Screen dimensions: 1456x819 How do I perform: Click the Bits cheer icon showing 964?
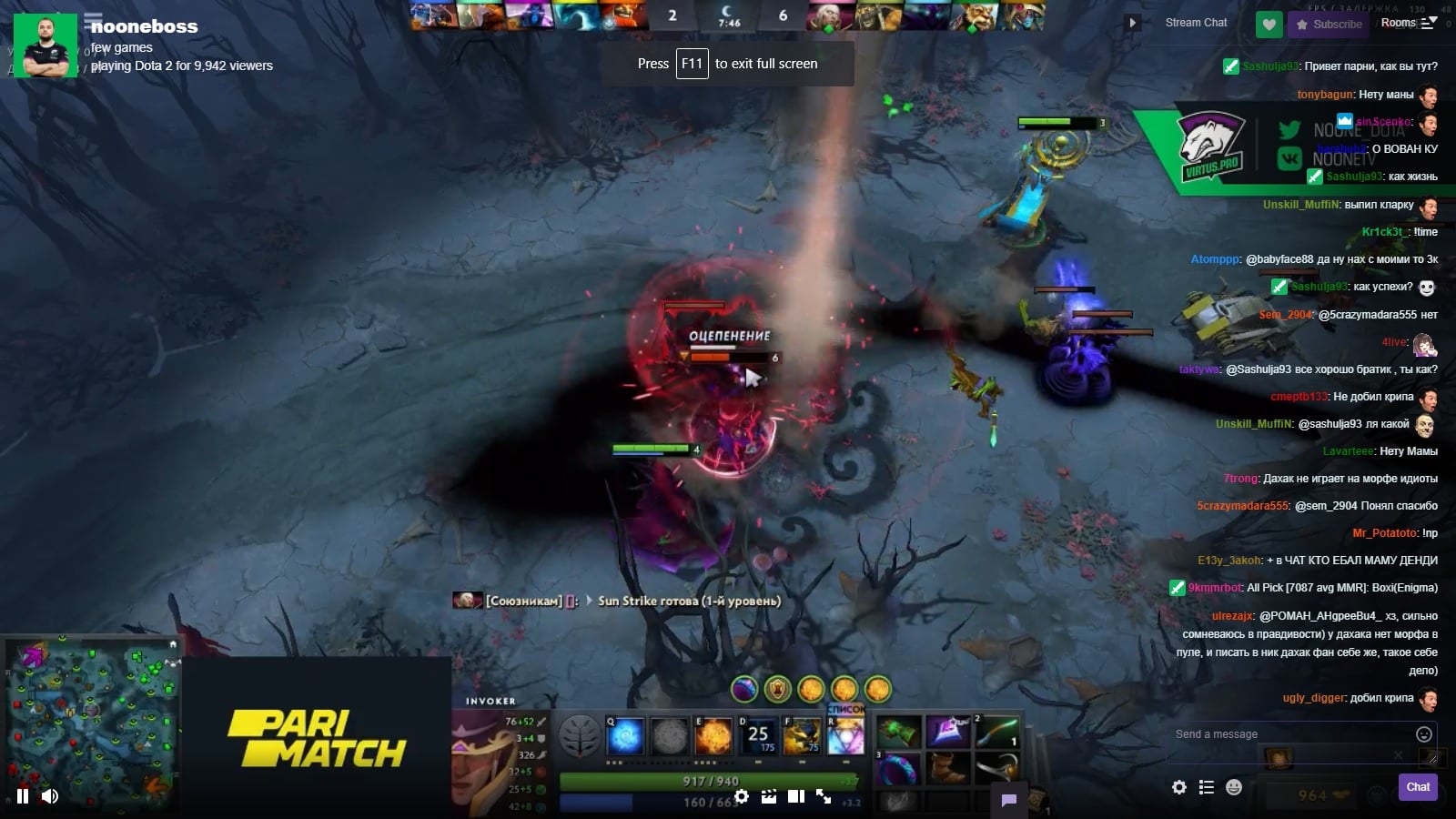(1310, 794)
